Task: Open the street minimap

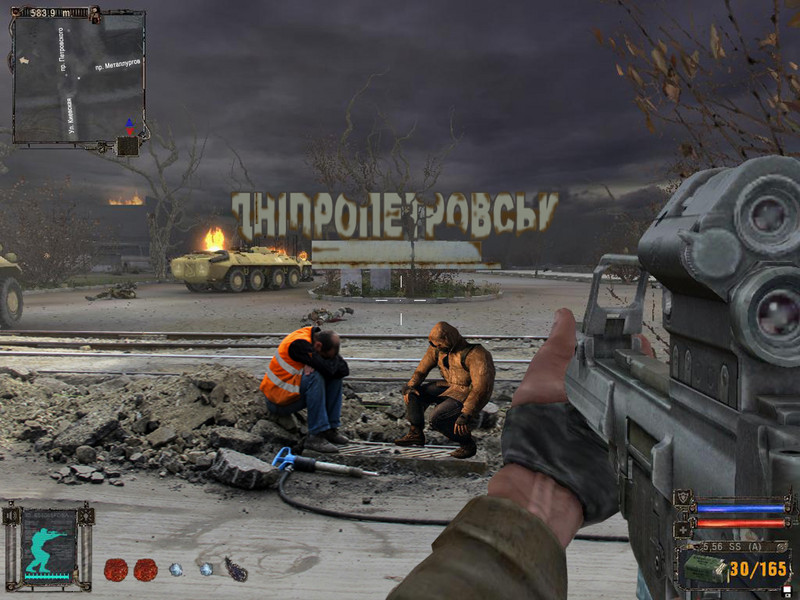Action: point(78,76)
